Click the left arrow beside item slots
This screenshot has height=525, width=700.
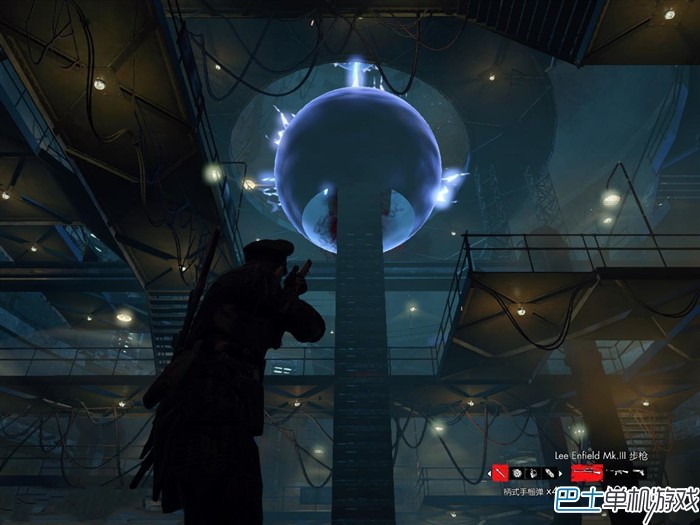[x=489, y=473]
